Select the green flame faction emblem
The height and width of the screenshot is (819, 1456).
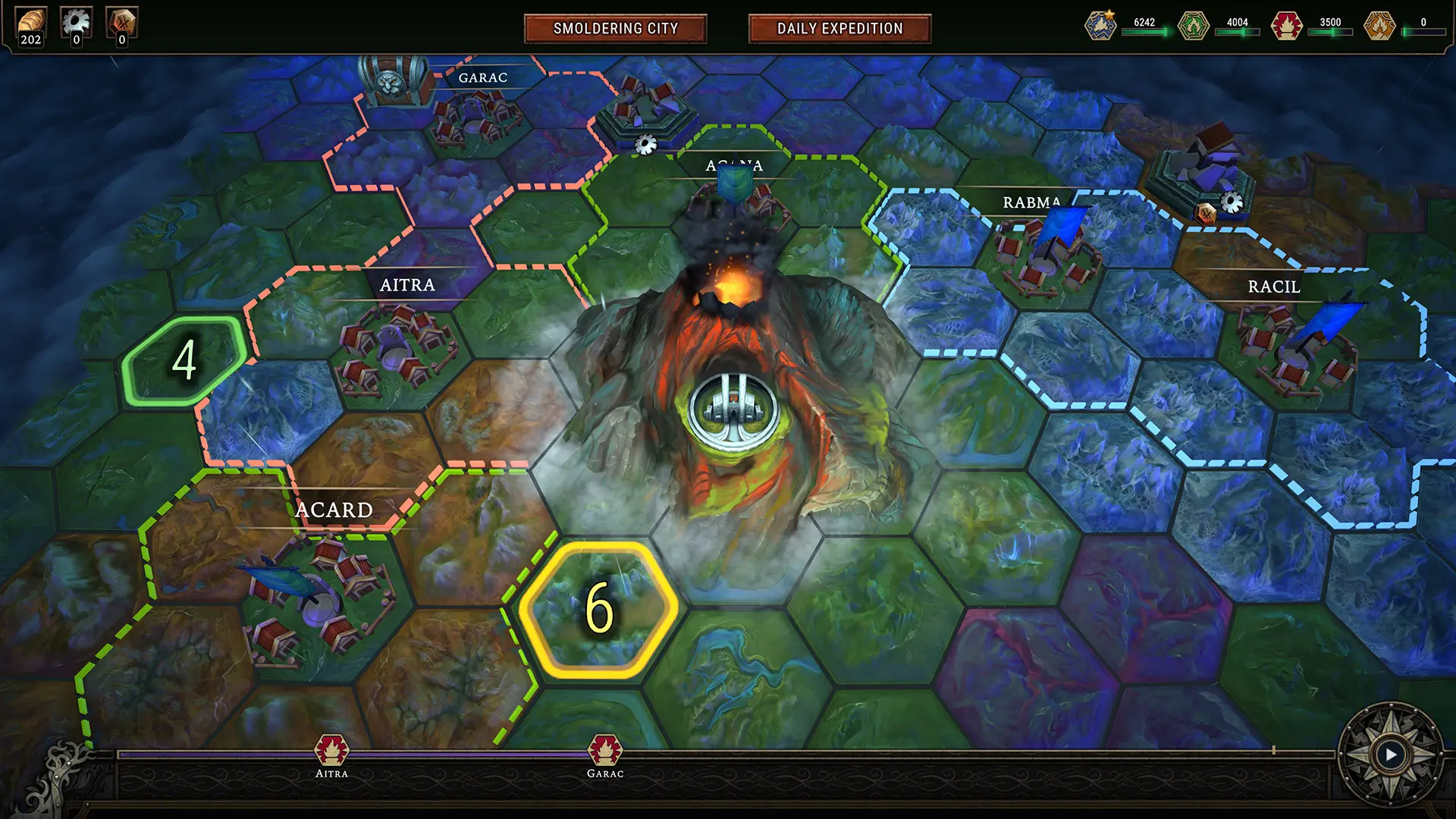[1192, 24]
